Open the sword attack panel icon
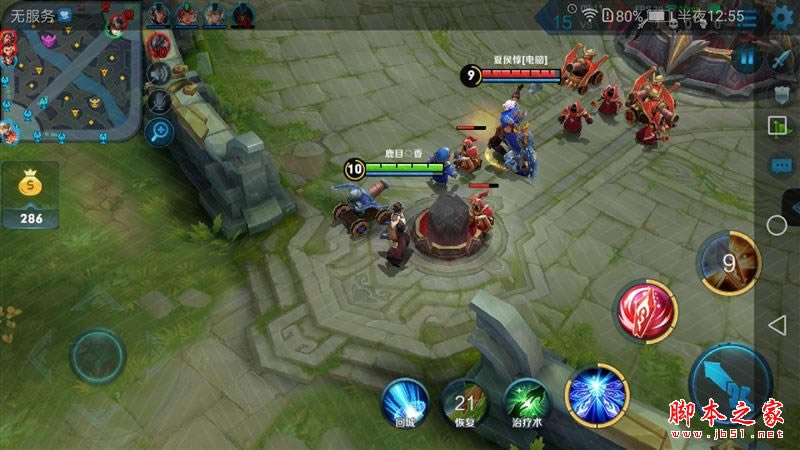Viewport: 800px width, 450px height. (x=781, y=59)
